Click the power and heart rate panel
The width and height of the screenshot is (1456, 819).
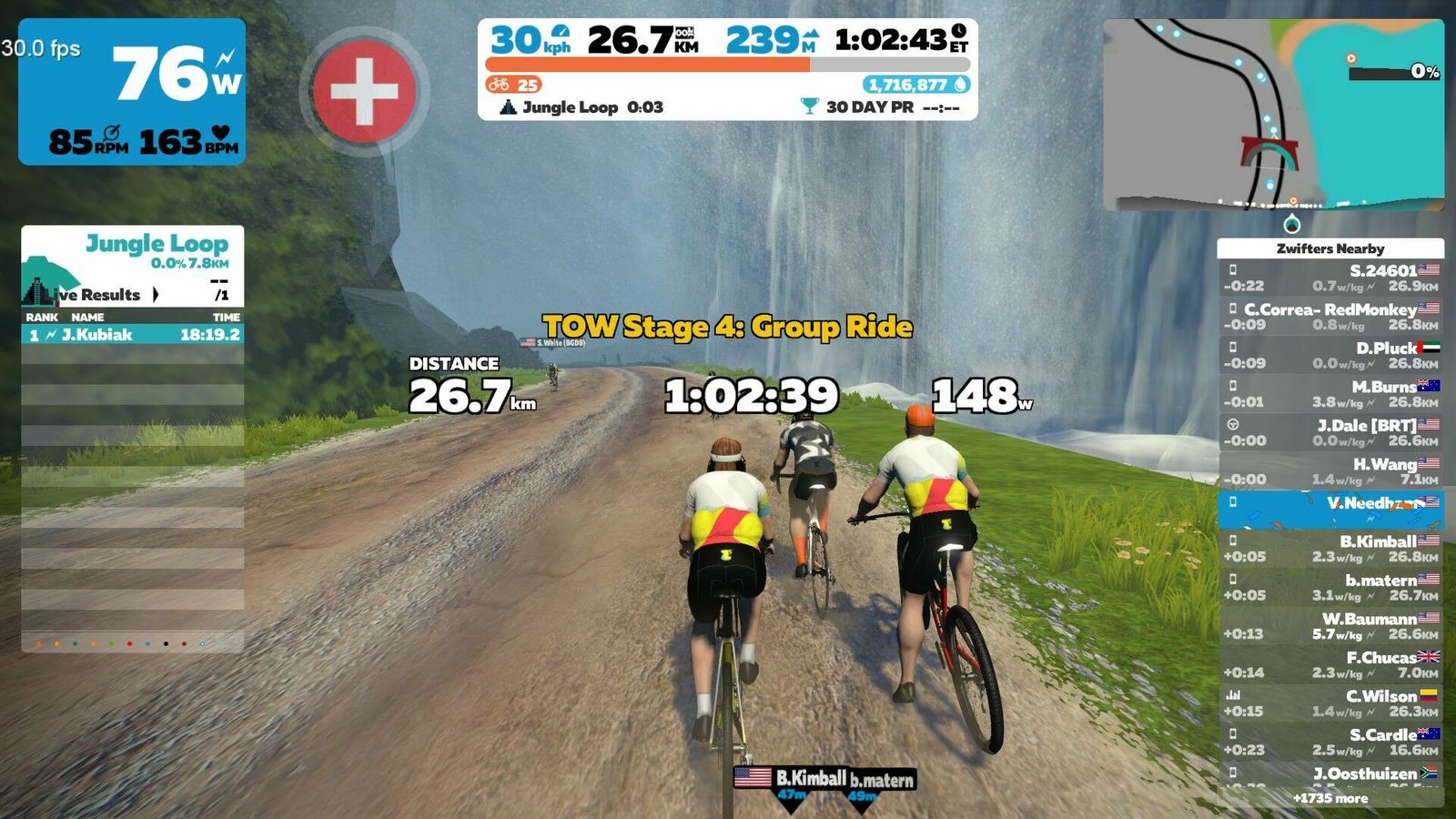132,91
